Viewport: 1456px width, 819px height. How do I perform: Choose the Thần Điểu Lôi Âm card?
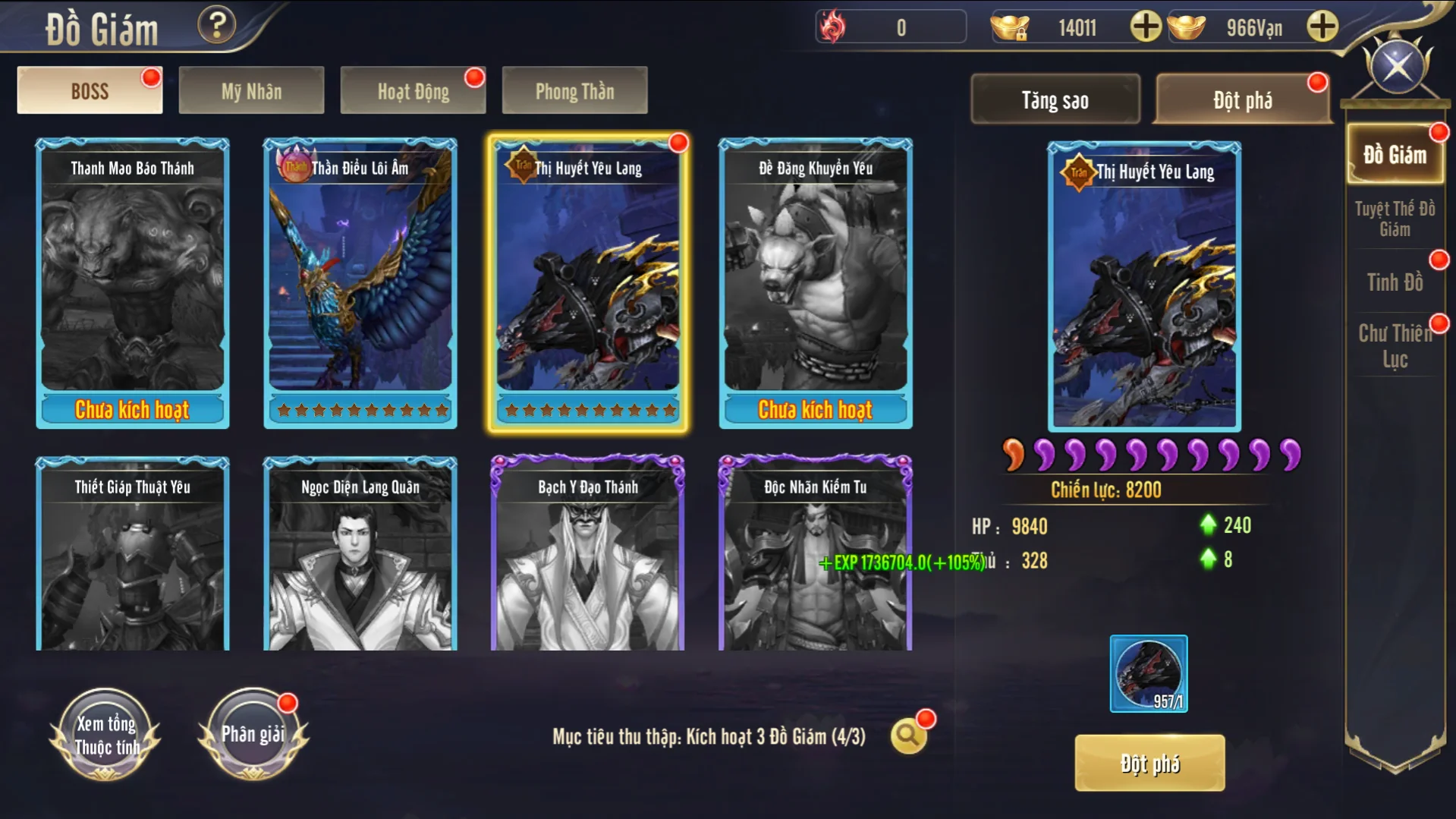[x=360, y=282]
